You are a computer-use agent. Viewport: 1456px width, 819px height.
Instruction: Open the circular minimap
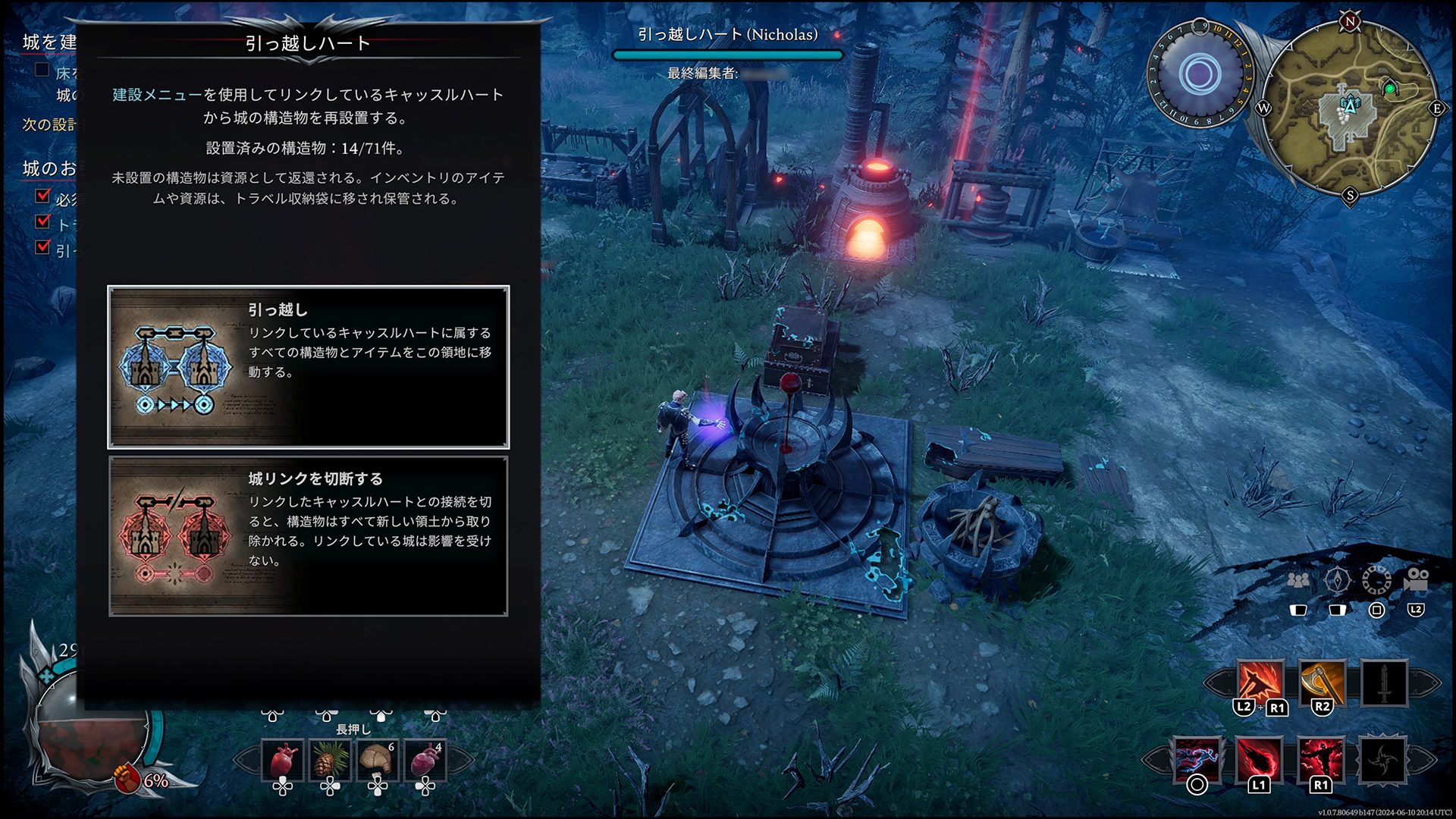[x=1350, y=108]
